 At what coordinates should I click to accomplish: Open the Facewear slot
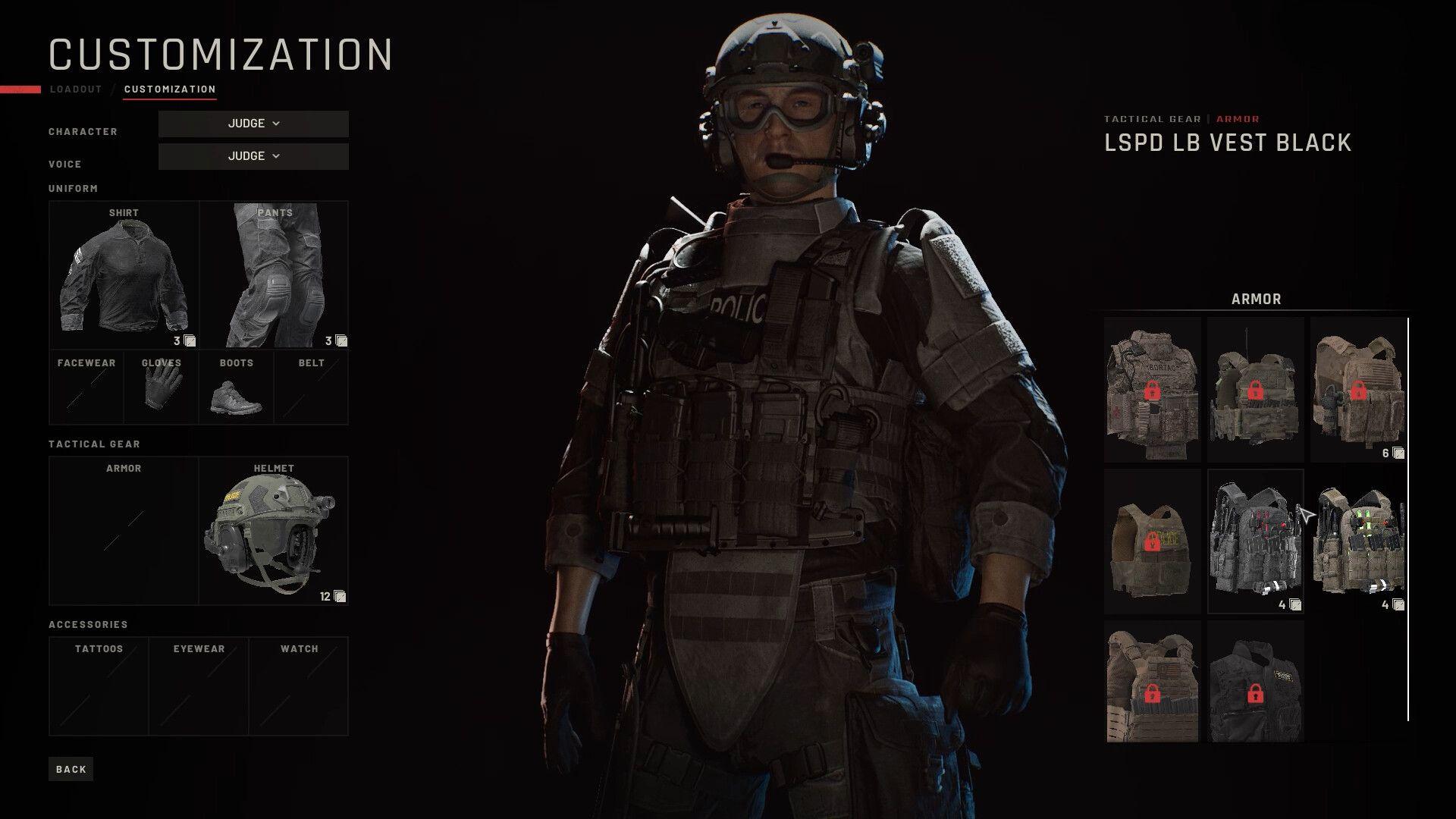86,387
